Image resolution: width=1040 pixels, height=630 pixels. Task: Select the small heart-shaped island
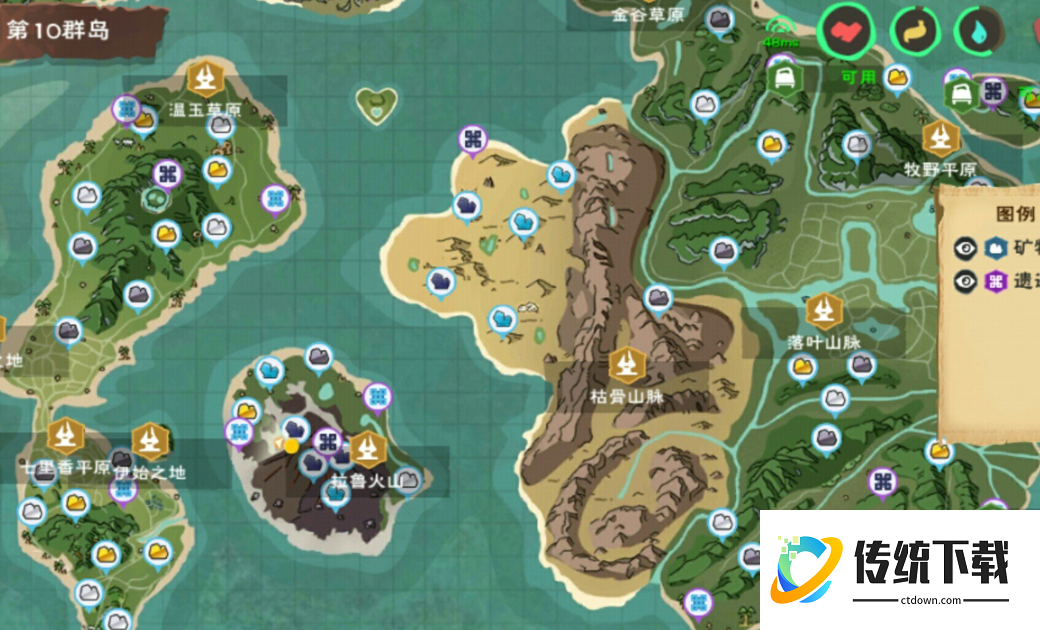(376, 104)
